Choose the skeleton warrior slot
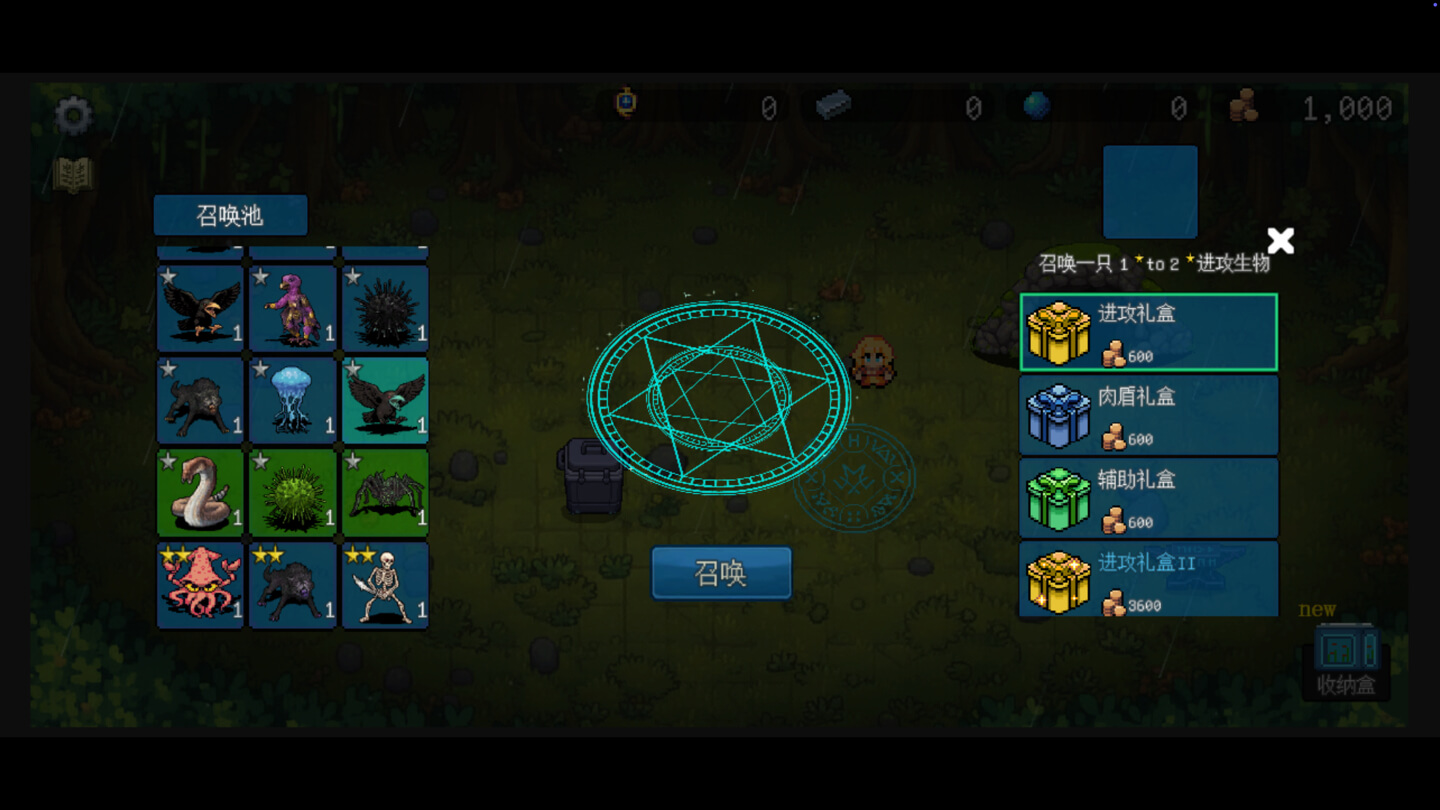 pyautogui.click(x=385, y=585)
